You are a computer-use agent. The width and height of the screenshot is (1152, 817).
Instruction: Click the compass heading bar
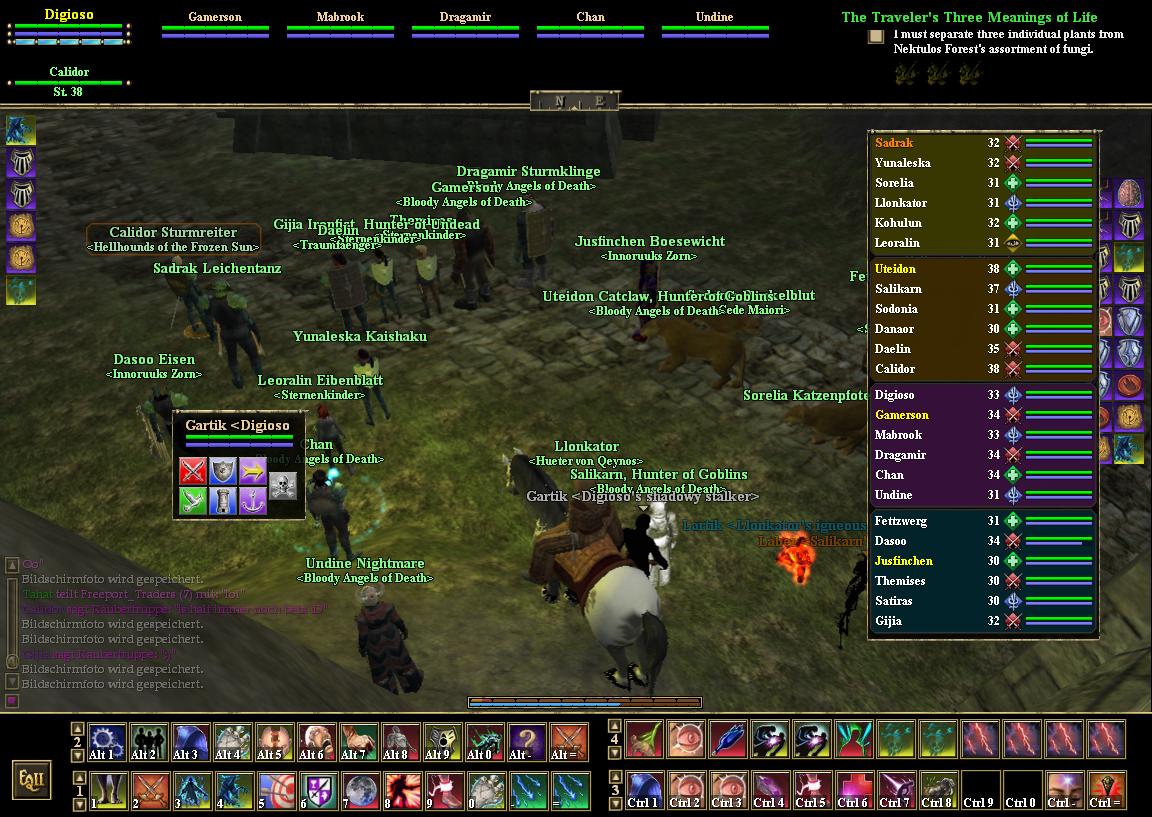point(575,101)
